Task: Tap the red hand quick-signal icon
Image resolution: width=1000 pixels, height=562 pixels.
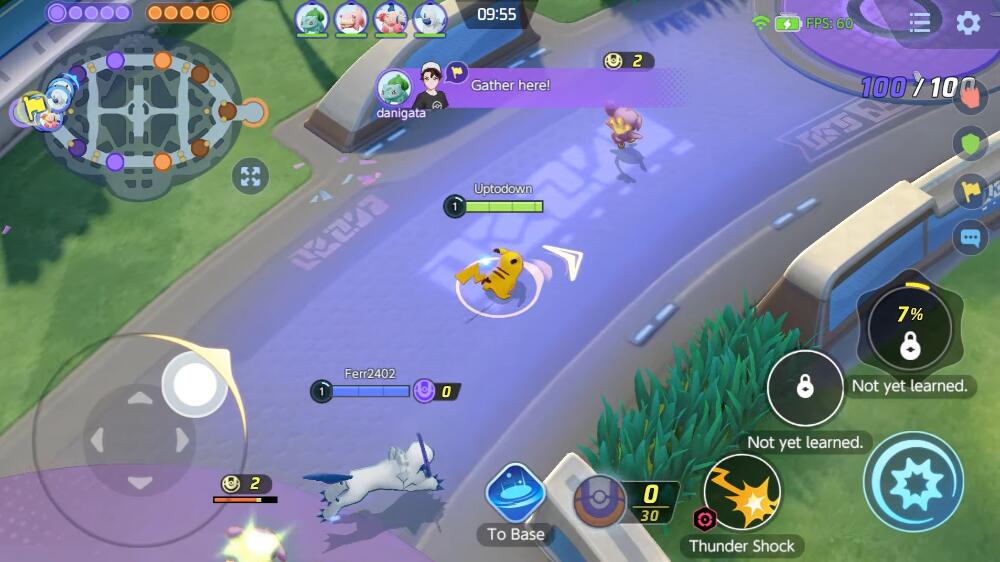Action: pos(970,96)
